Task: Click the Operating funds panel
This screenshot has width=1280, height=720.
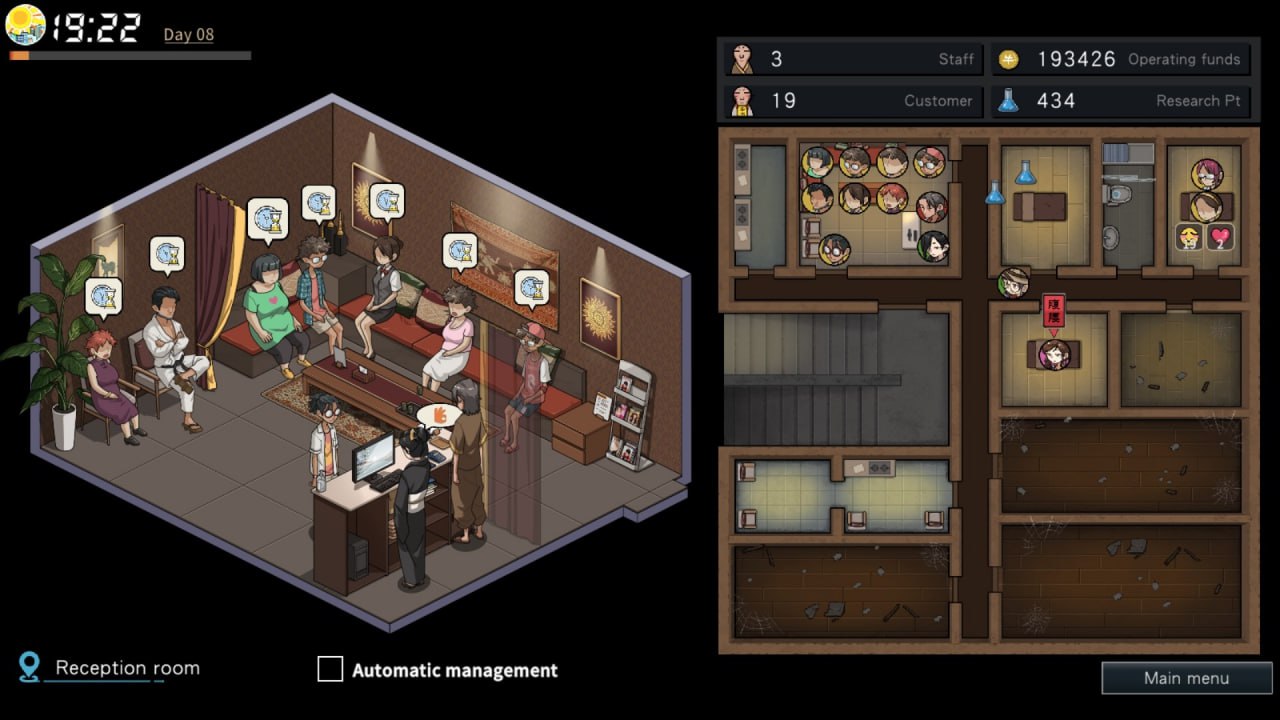Action: pyautogui.click(x=1120, y=59)
